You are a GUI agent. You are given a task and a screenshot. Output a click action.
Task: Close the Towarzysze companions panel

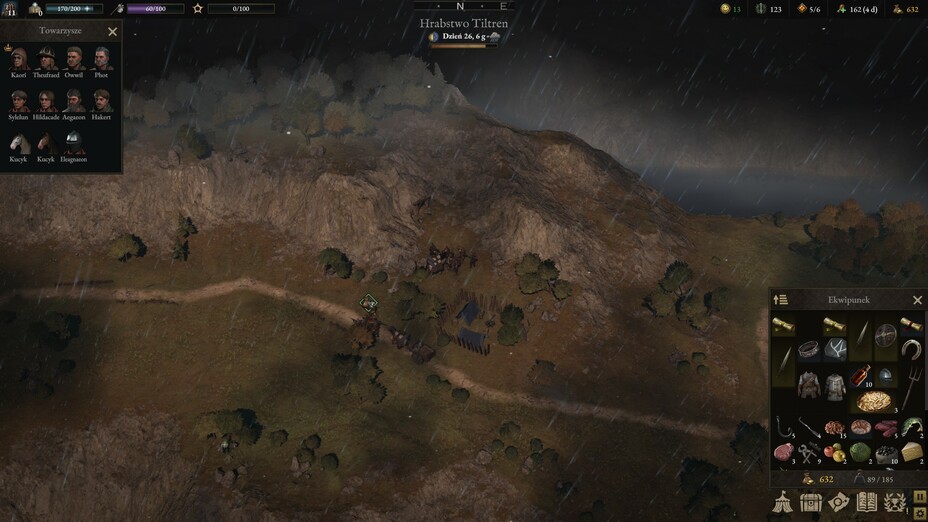pyautogui.click(x=112, y=32)
